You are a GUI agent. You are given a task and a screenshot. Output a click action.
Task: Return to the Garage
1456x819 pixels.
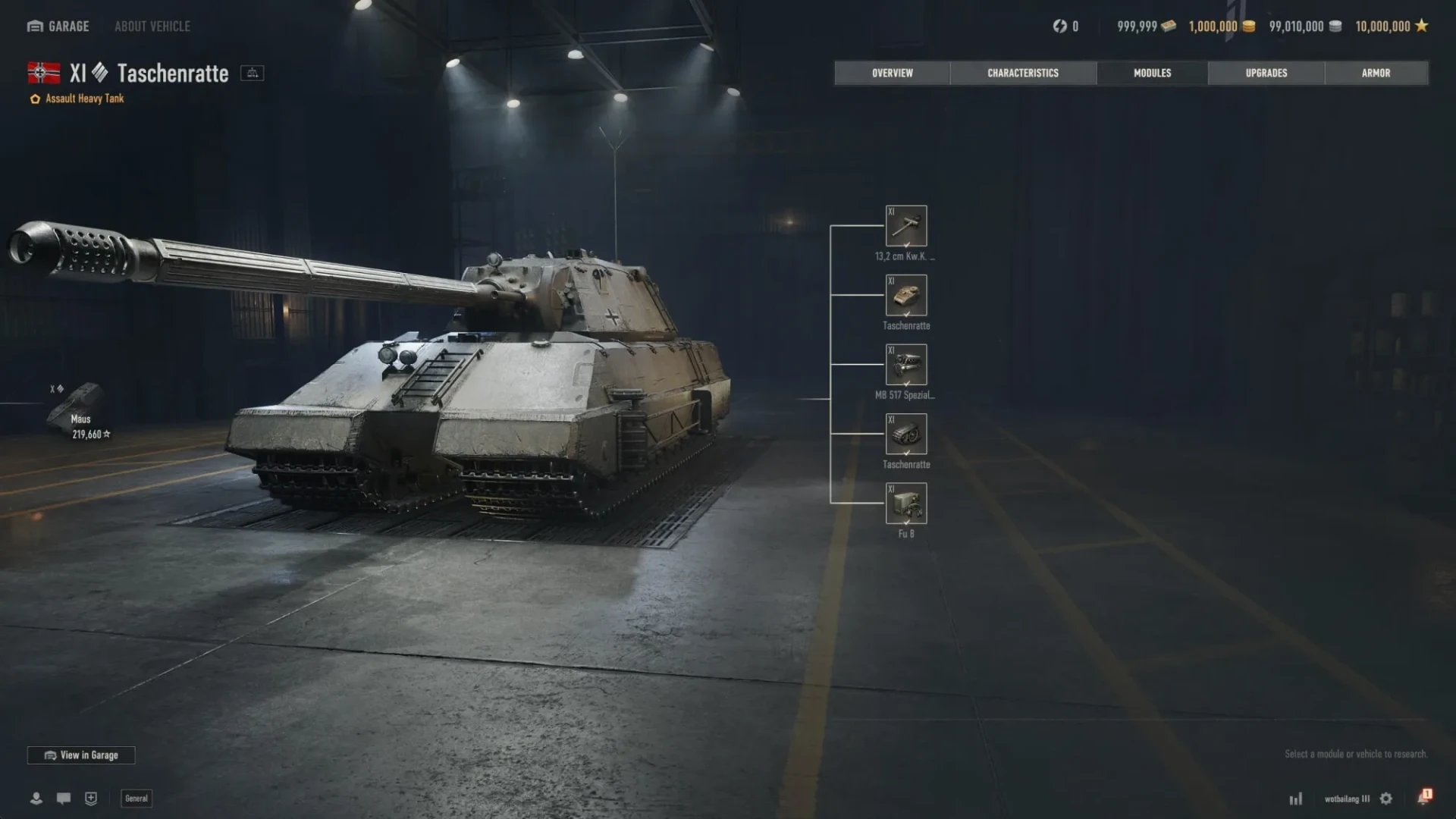point(58,27)
